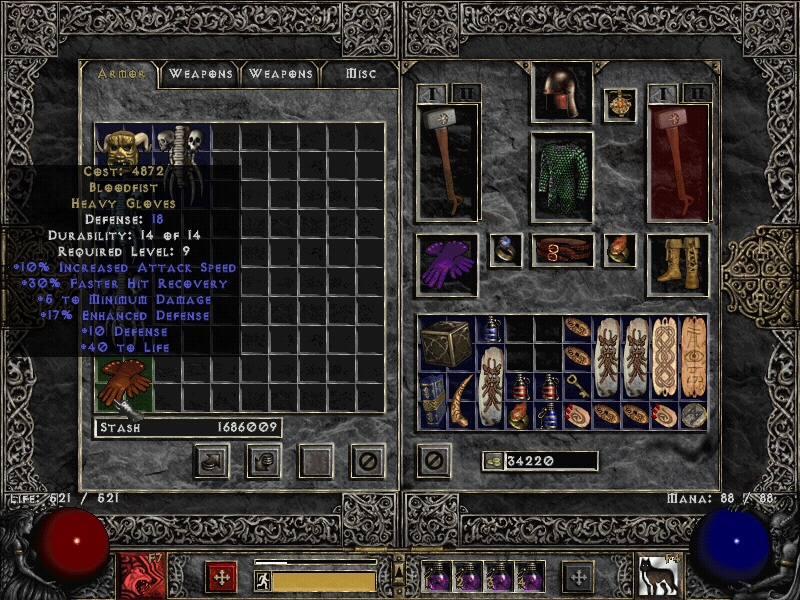Viewport: 800px width, 600px height.
Task: Select the blue tome in inventory
Action: 433,400
